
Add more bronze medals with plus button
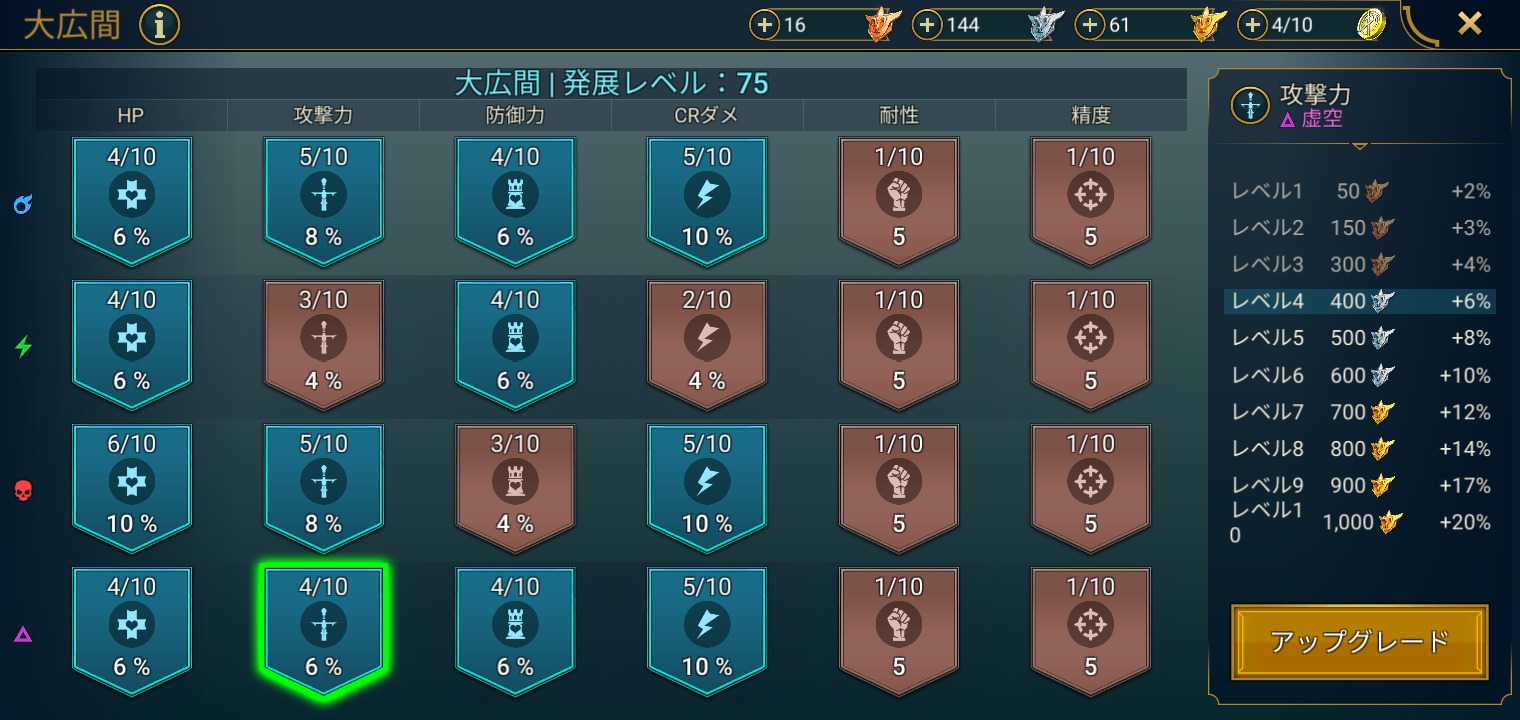pyautogui.click(x=765, y=25)
